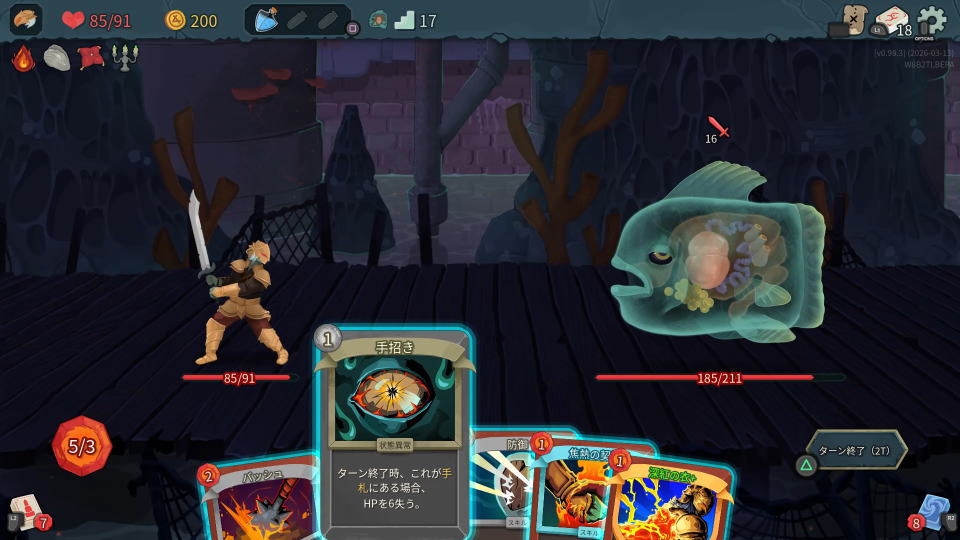Image resolution: width=960 pixels, height=540 pixels.
Task: End the turn with ターン終了 button
Action: coord(856,450)
